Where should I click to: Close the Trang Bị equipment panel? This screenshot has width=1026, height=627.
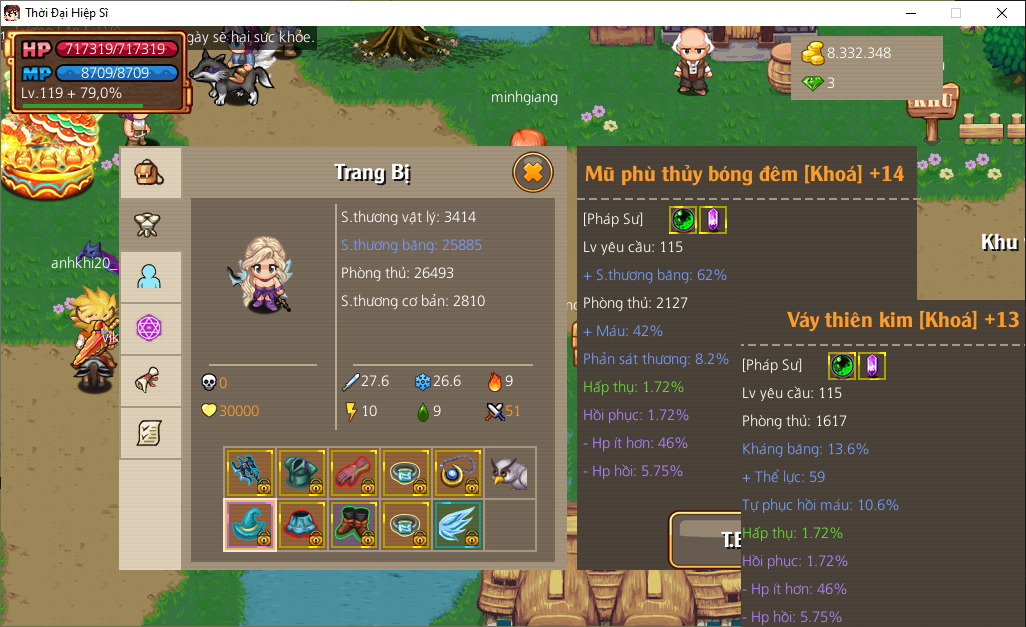click(533, 173)
